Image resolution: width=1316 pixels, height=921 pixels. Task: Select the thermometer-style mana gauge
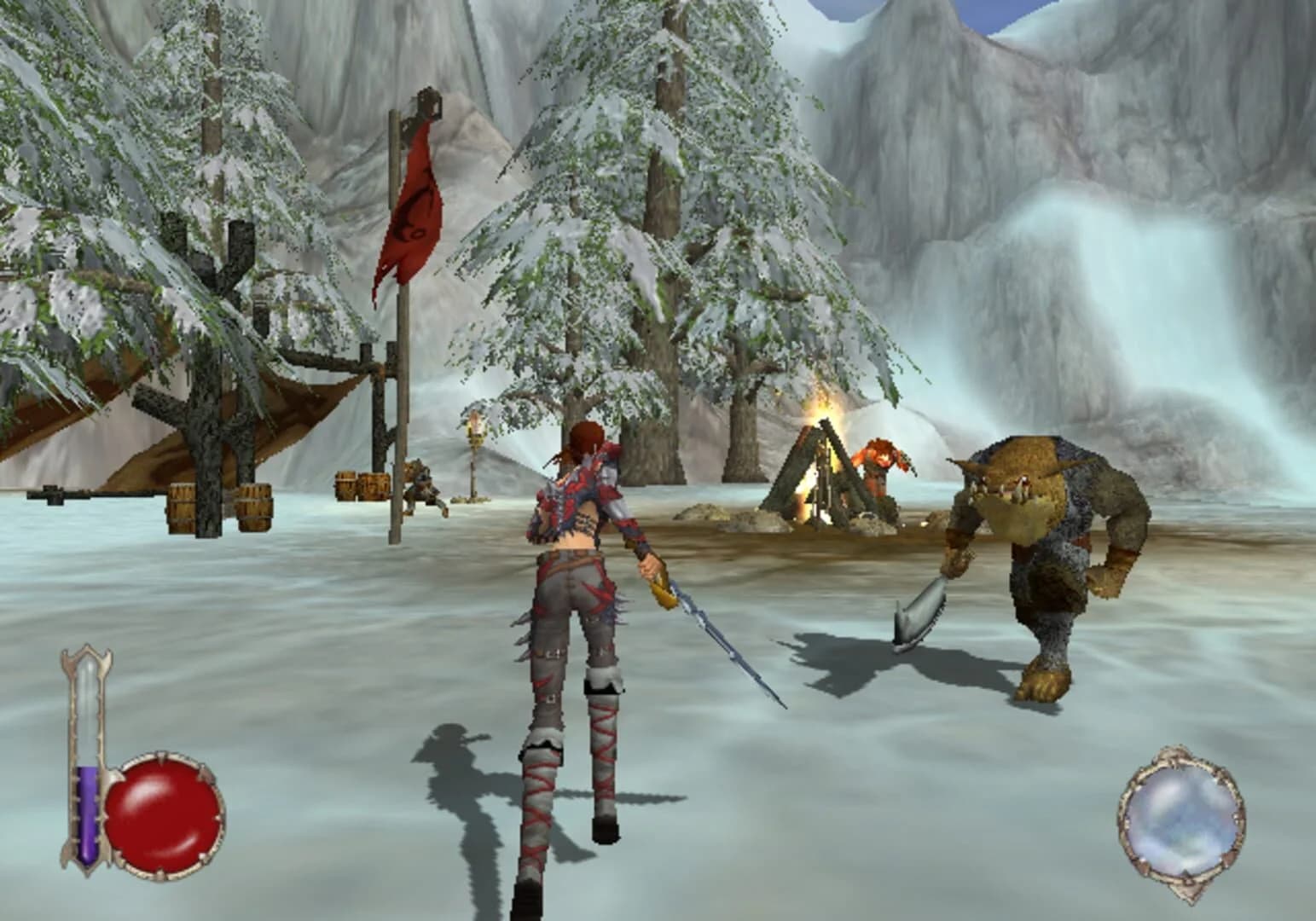coord(85,750)
